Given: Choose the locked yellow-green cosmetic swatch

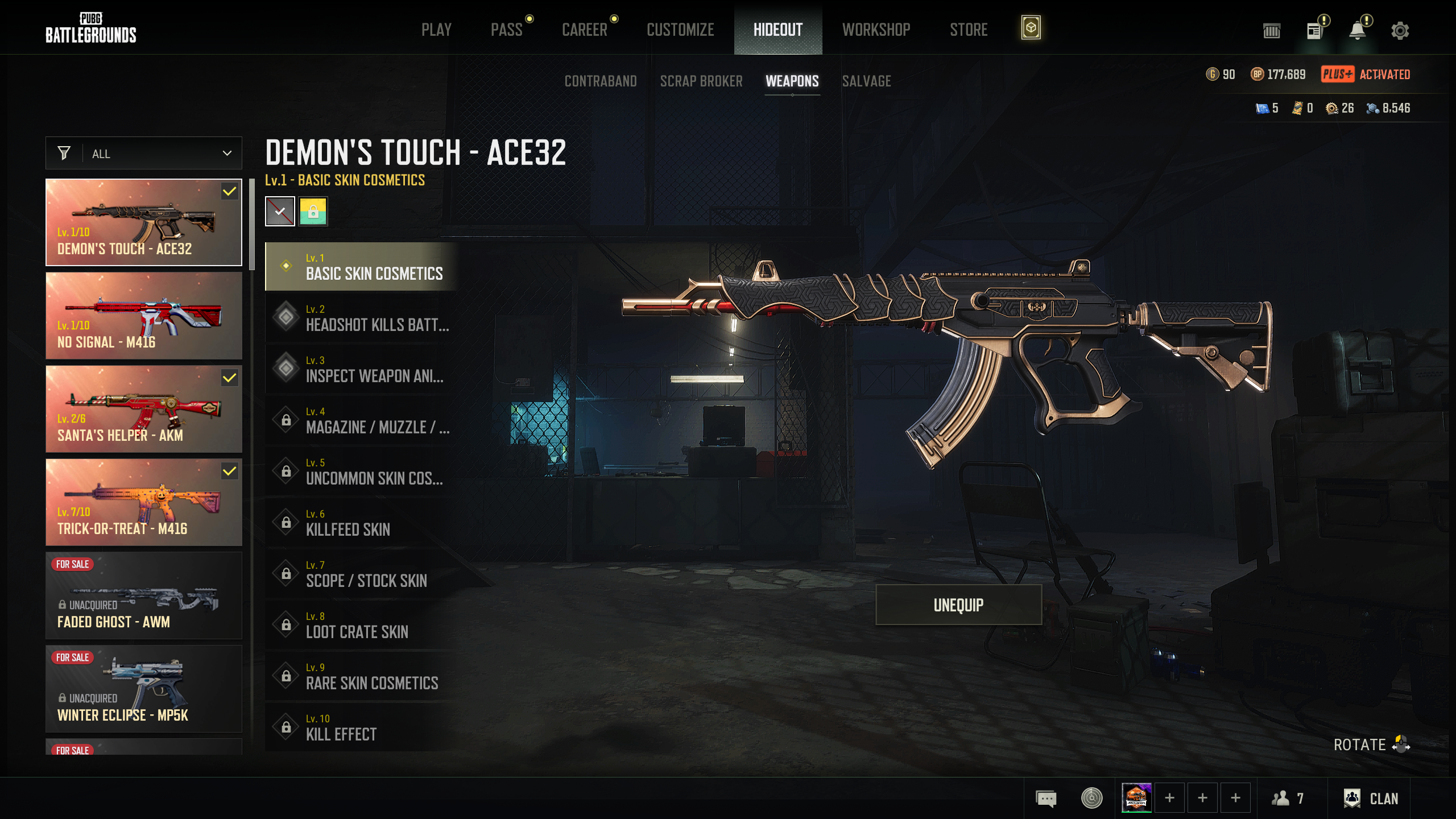Looking at the screenshot, I should pyautogui.click(x=313, y=212).
